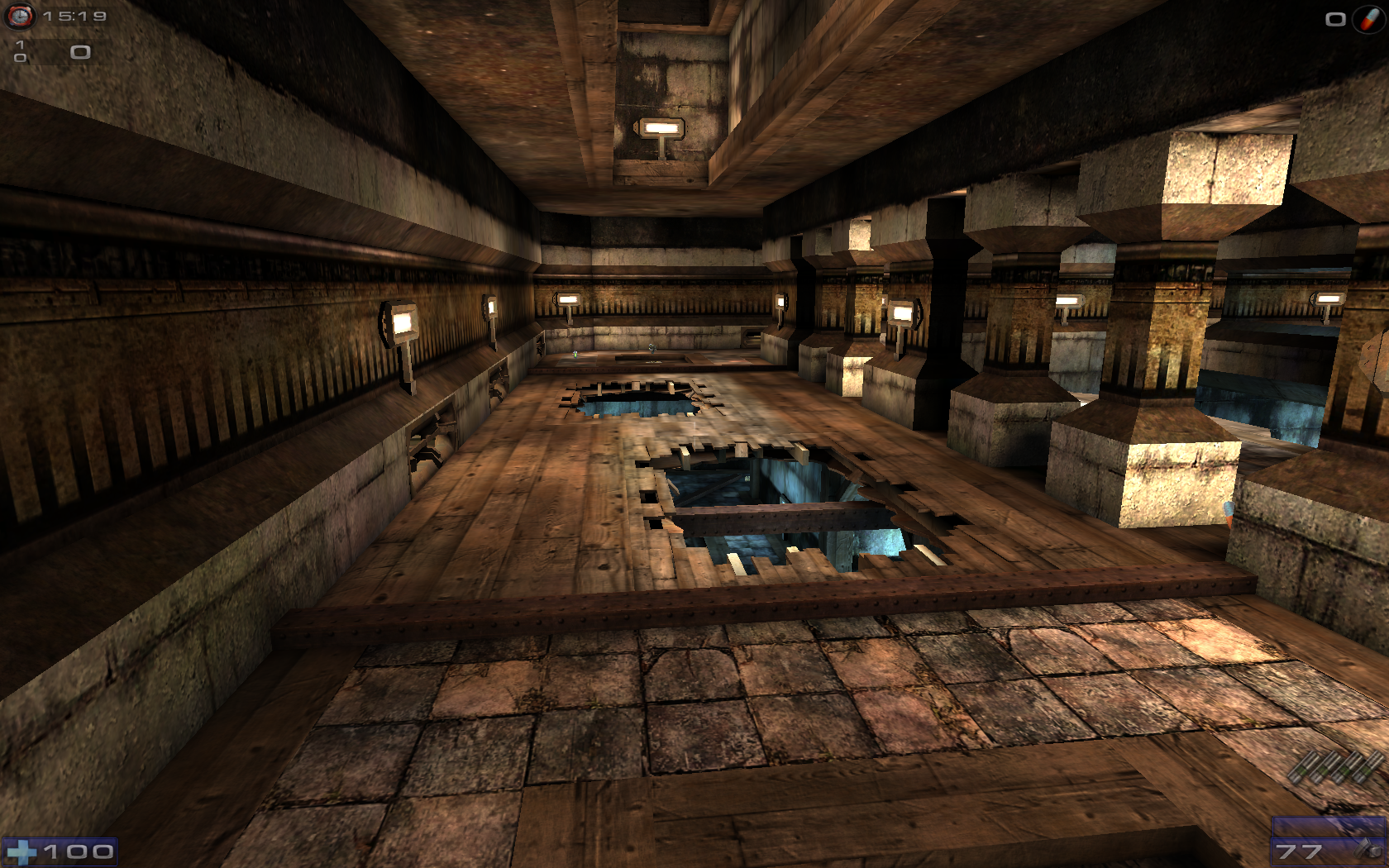Click the score display showing 15:19
1389x868 pixels.
pos(73,14)
